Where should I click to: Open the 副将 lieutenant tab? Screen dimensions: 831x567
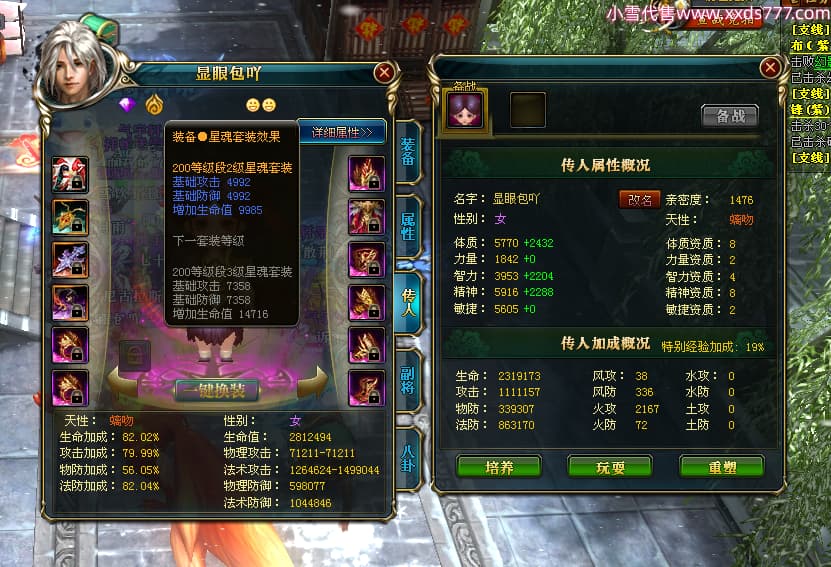point(408,382)
